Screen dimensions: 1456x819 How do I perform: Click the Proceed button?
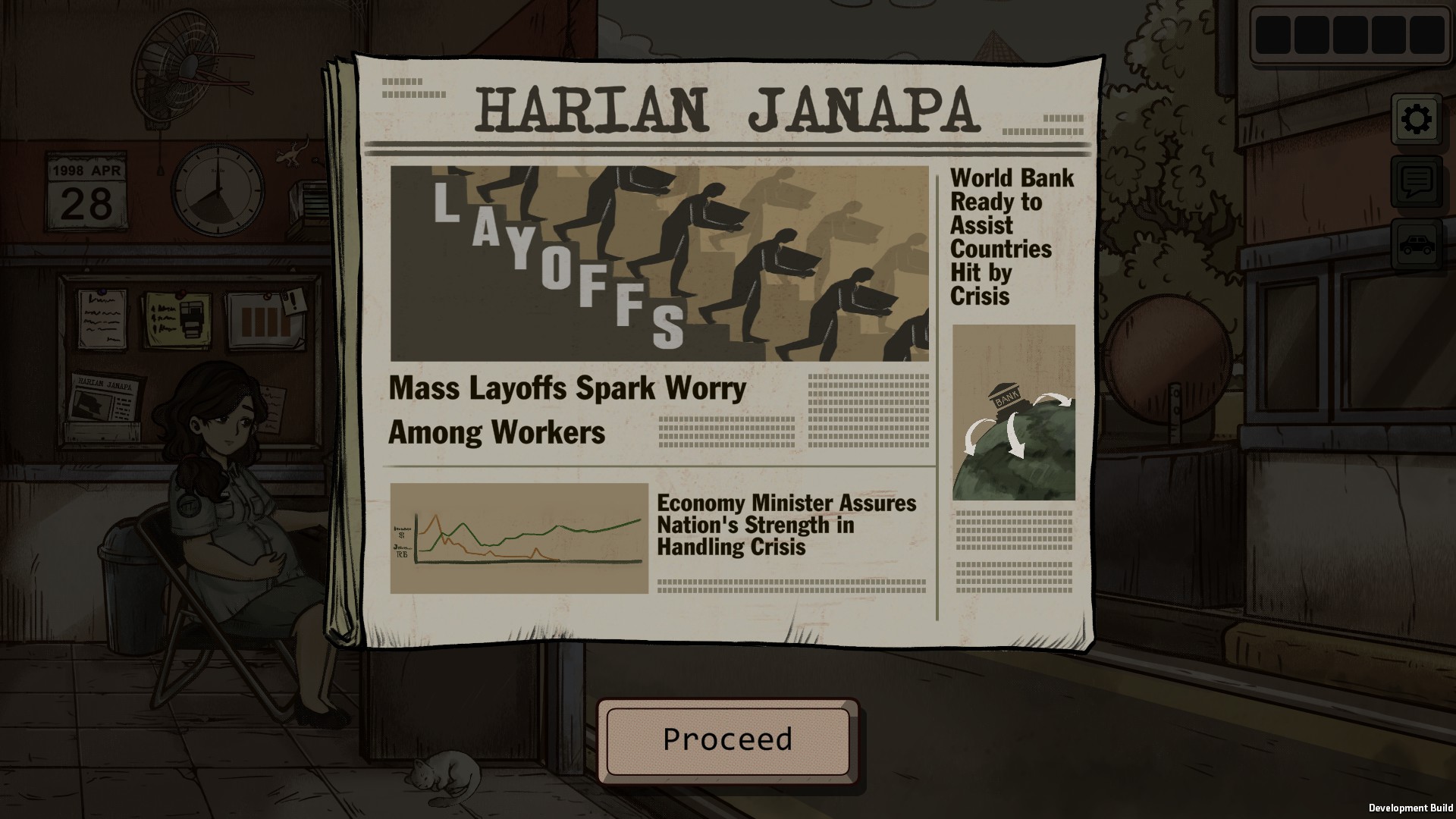click(727, 740)
